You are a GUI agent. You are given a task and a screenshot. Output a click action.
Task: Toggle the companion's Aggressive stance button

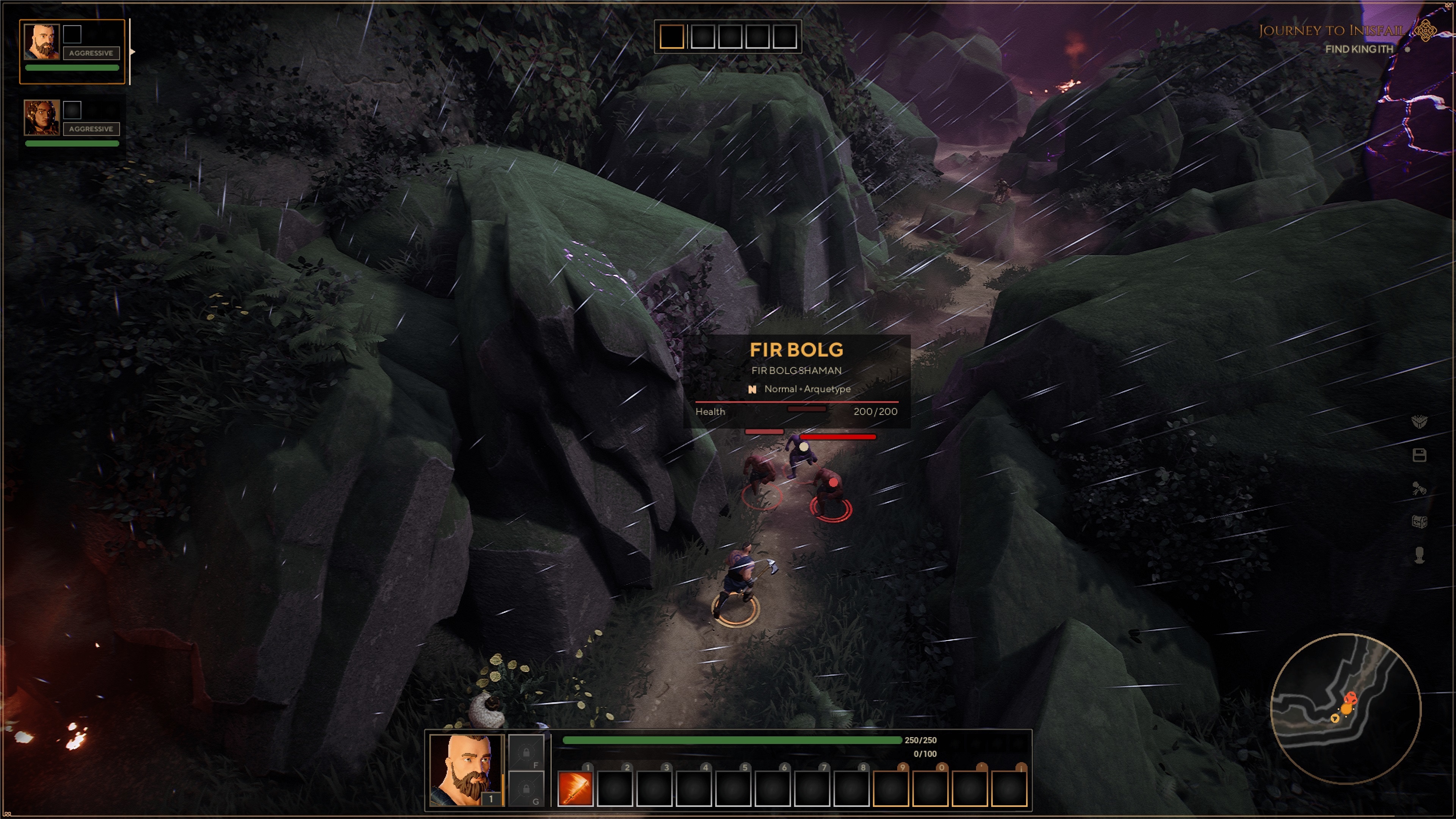(91, 129)
